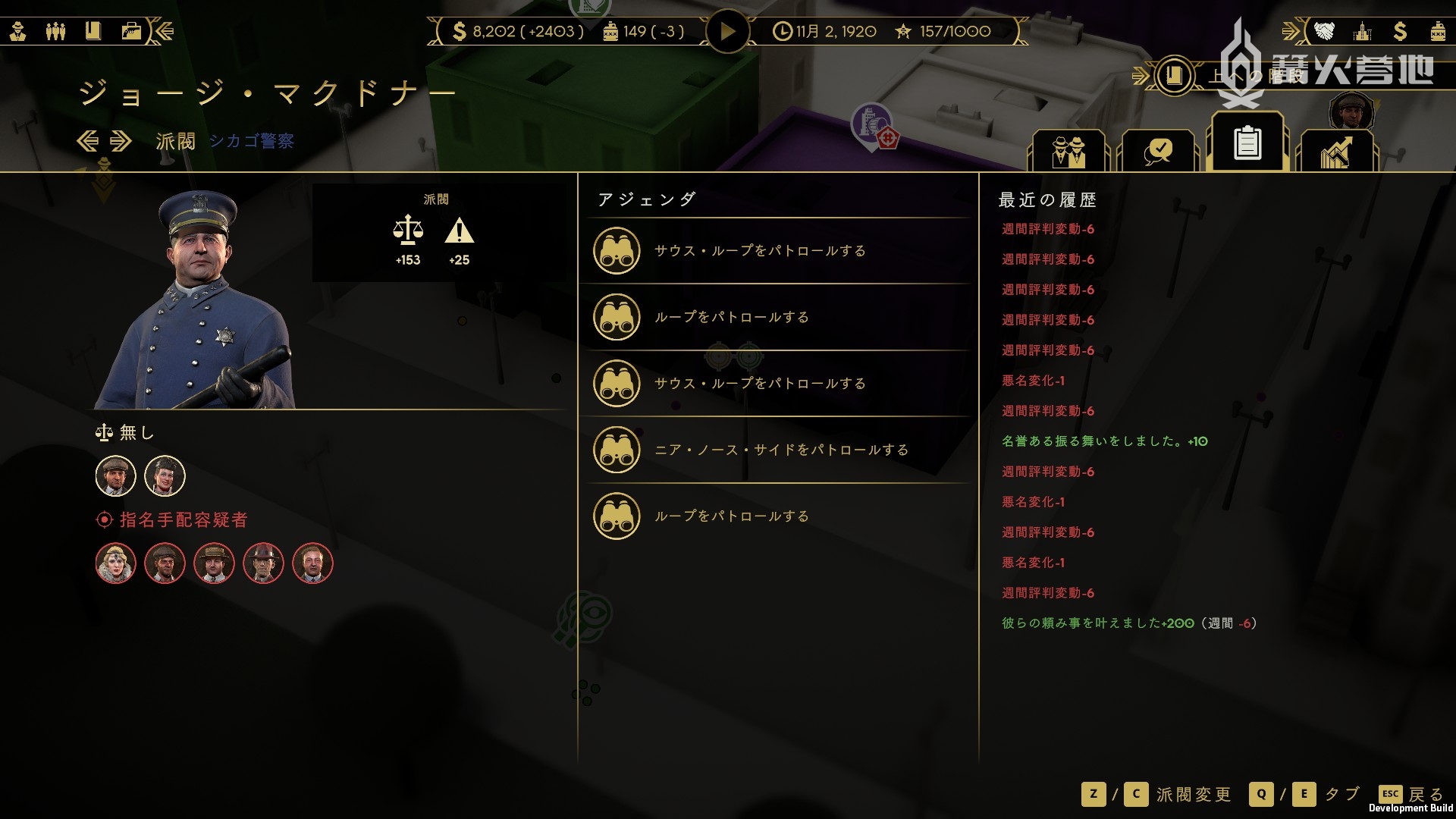Screen dimensions: 1456x819
Task: Click the play button to advance time
Action: [x=727, y=31]
